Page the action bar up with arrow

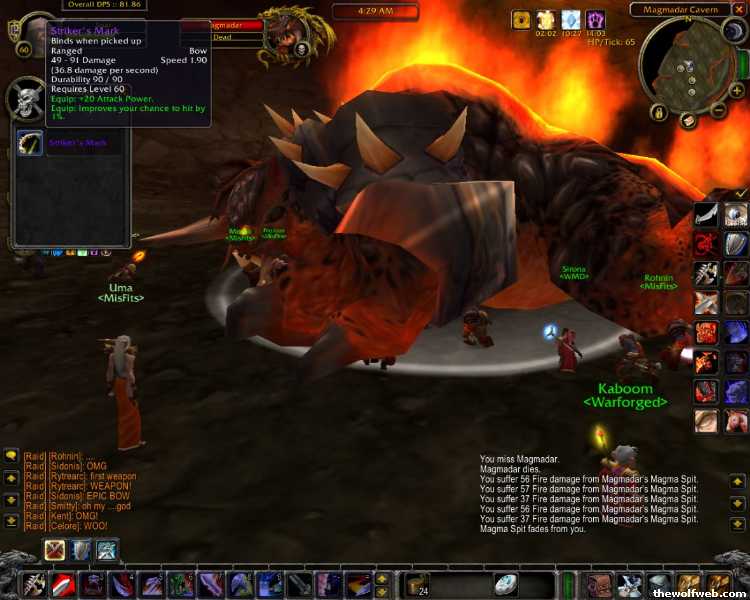click(x=381, y=578)
